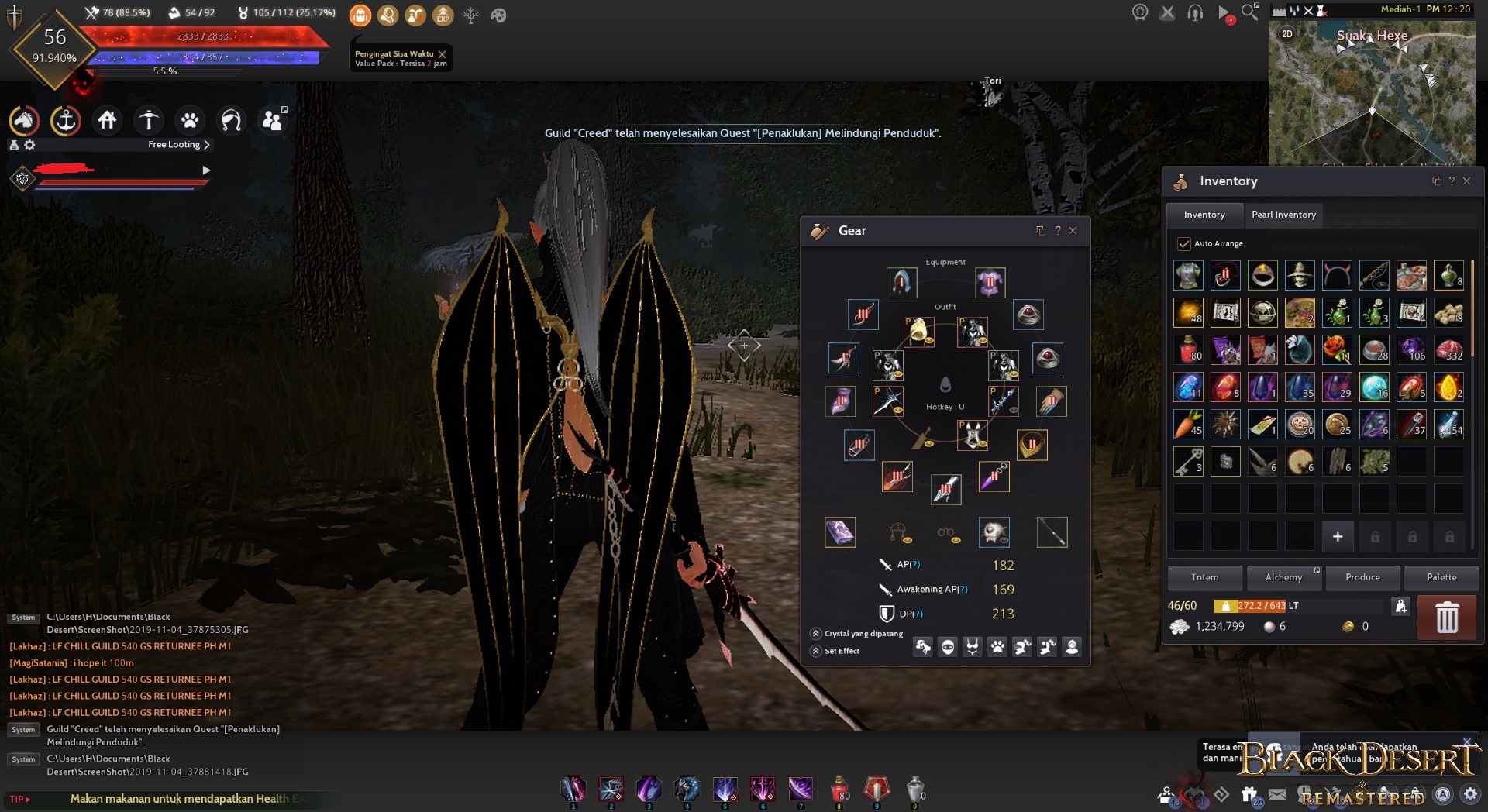
Task: Toggle helmet visibility in the Gear window
Action: pos(947,647)
